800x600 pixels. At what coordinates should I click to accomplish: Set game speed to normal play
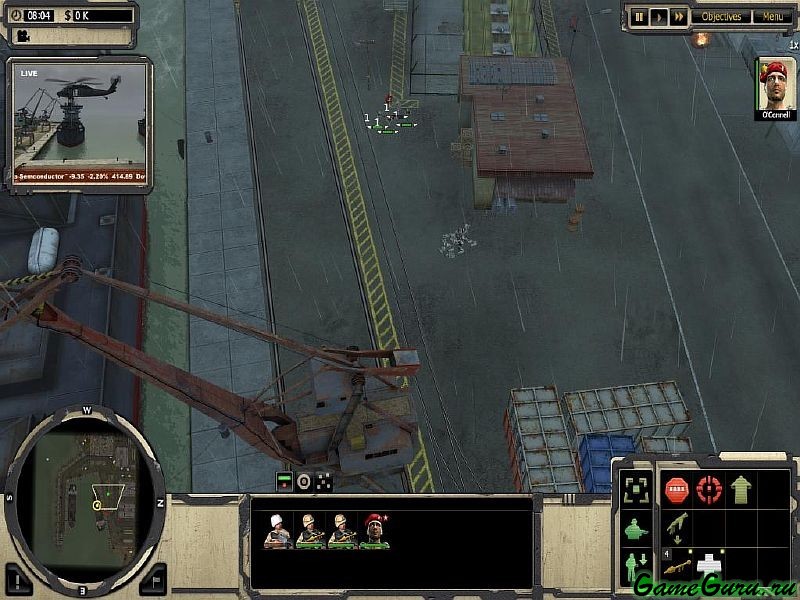[659, 17]
